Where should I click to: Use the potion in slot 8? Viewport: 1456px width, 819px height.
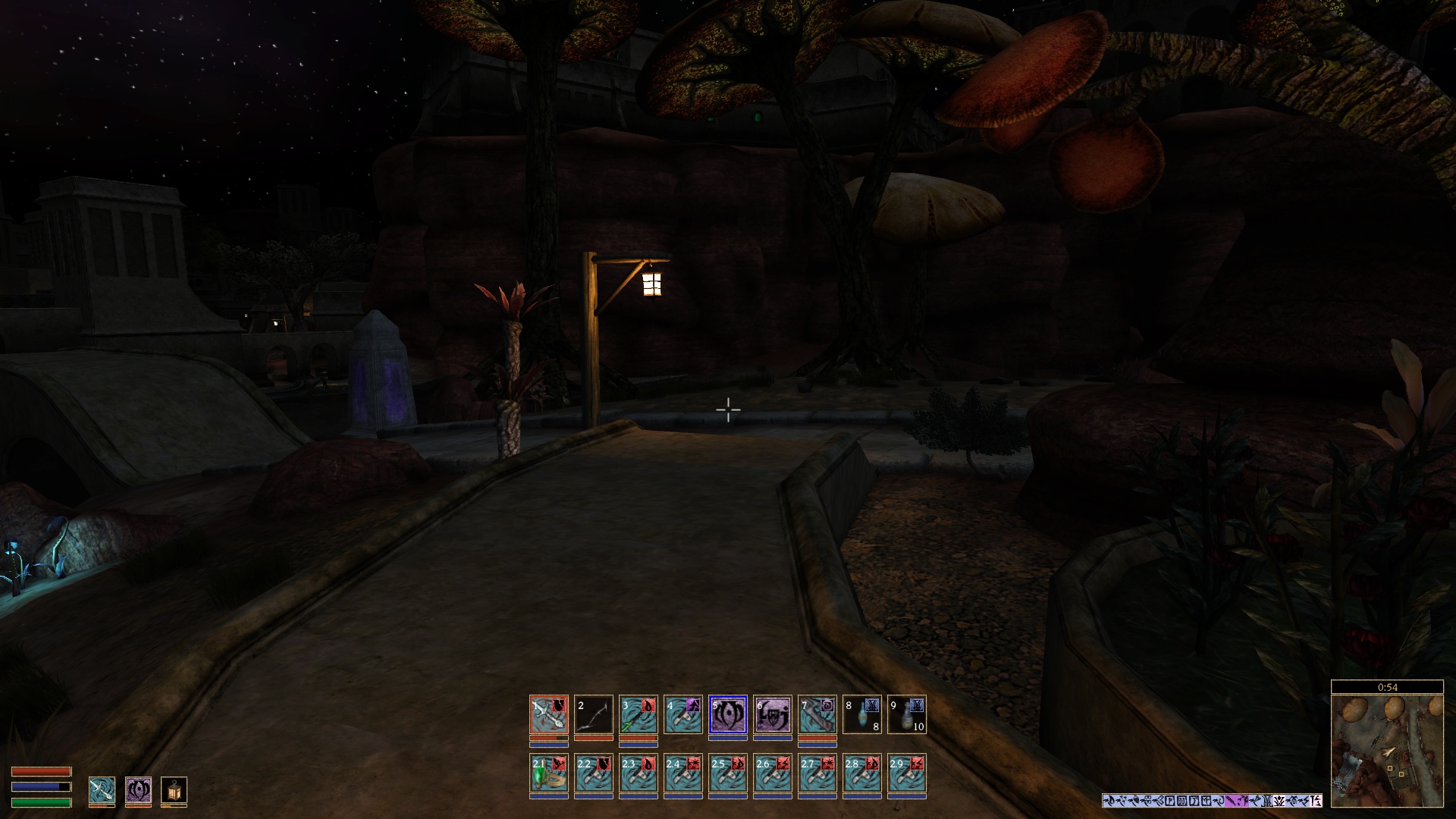862,714
